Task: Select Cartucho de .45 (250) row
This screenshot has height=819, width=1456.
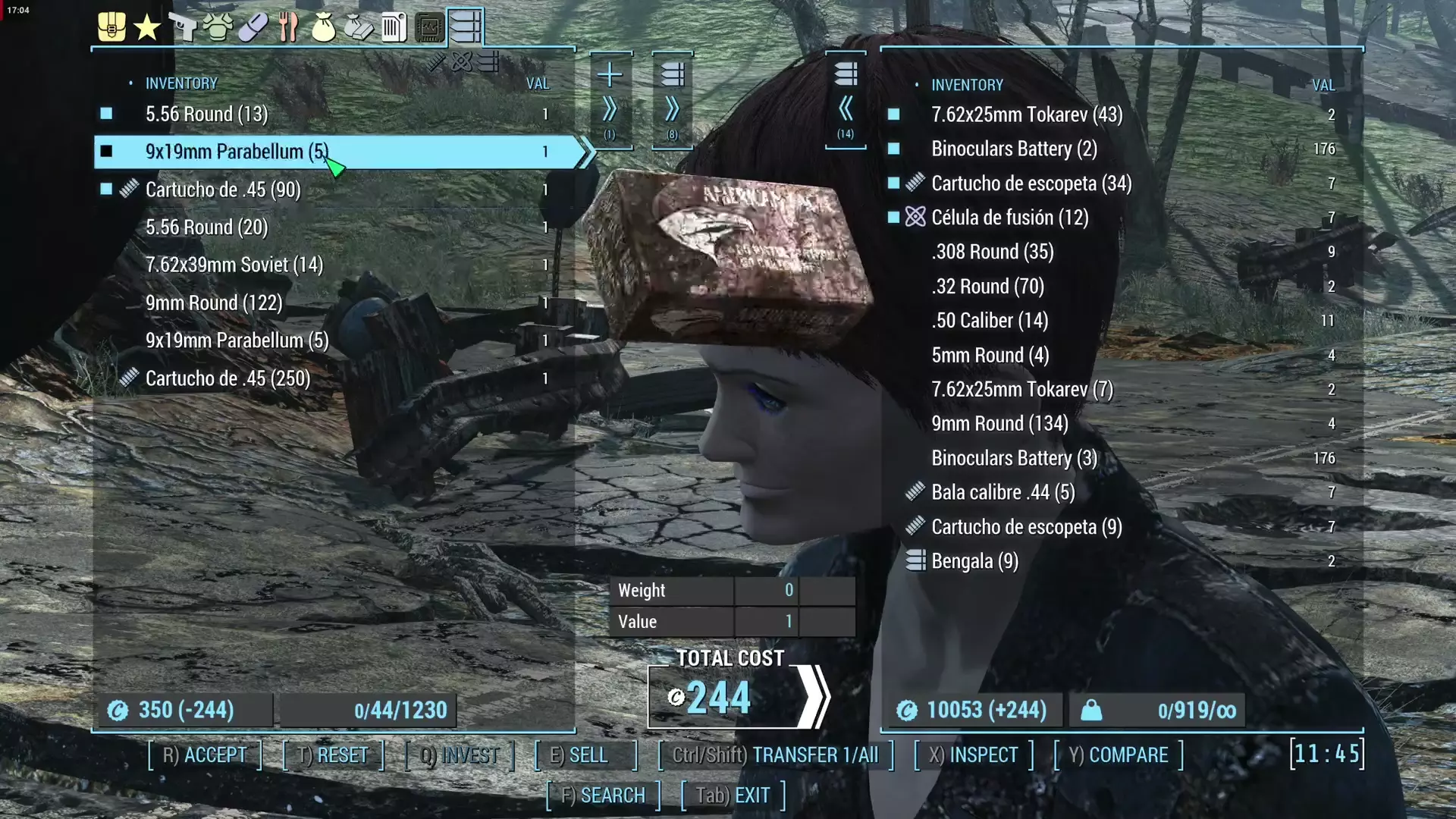Action: coord(227,378)
